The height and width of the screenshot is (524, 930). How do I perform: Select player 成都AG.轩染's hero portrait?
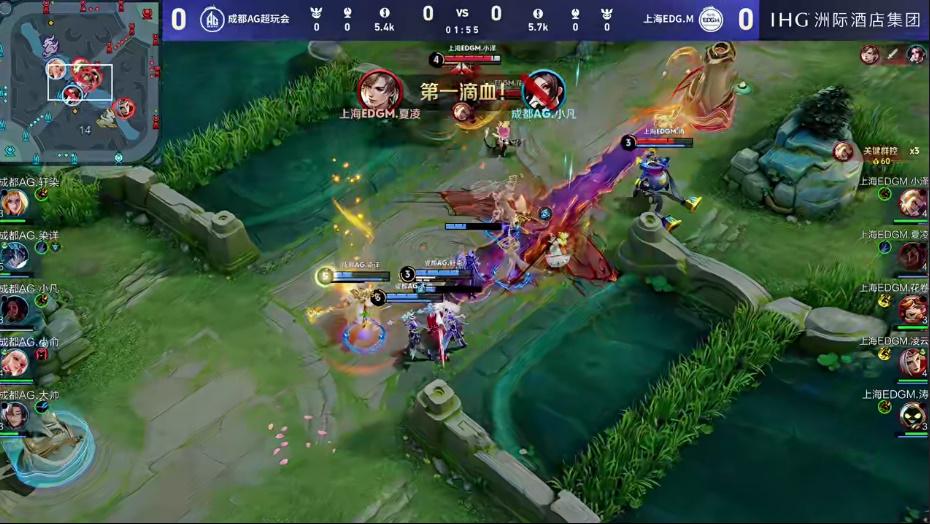(14, 203)
